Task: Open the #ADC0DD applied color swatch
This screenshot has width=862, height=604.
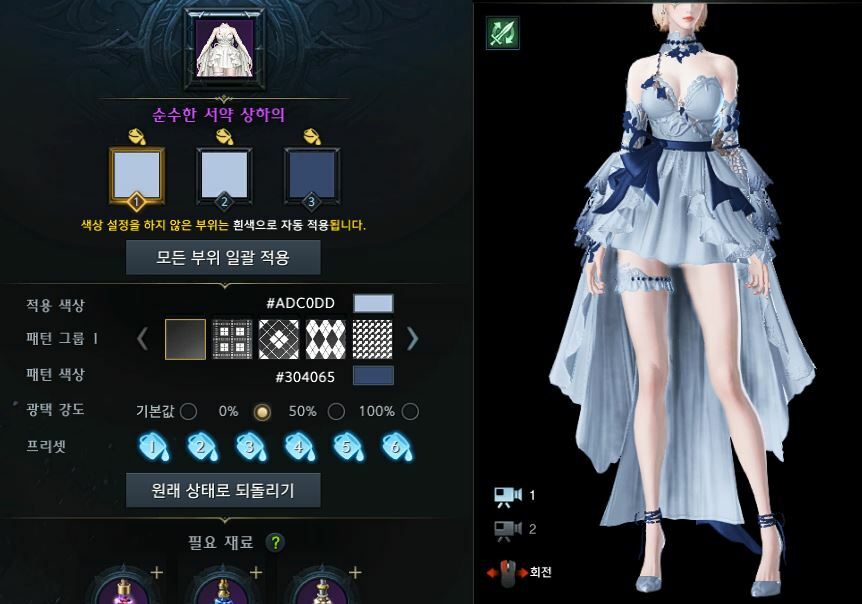Action: click(374, 304)
